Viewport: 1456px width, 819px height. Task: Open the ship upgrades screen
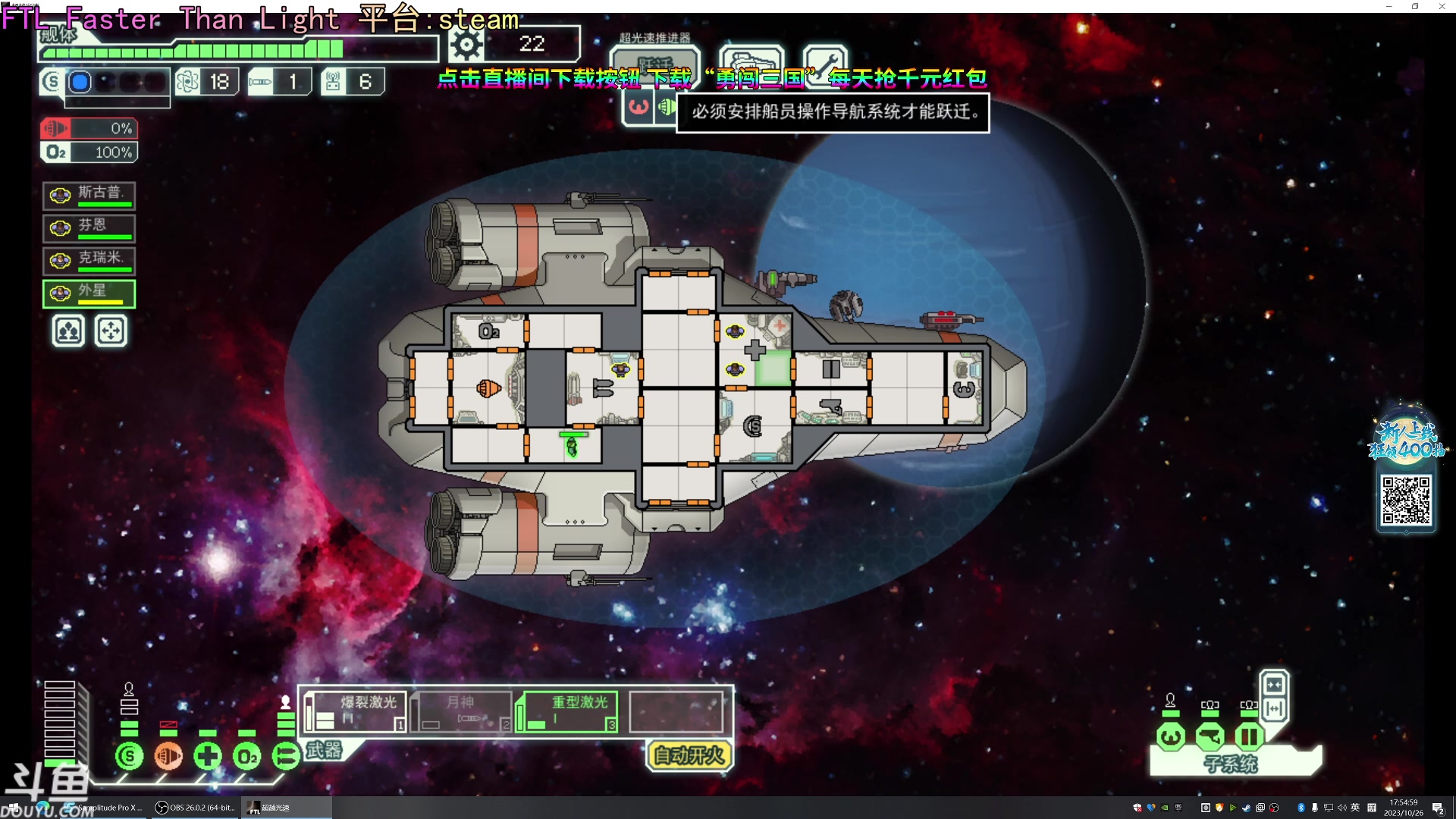click(751, 59)
